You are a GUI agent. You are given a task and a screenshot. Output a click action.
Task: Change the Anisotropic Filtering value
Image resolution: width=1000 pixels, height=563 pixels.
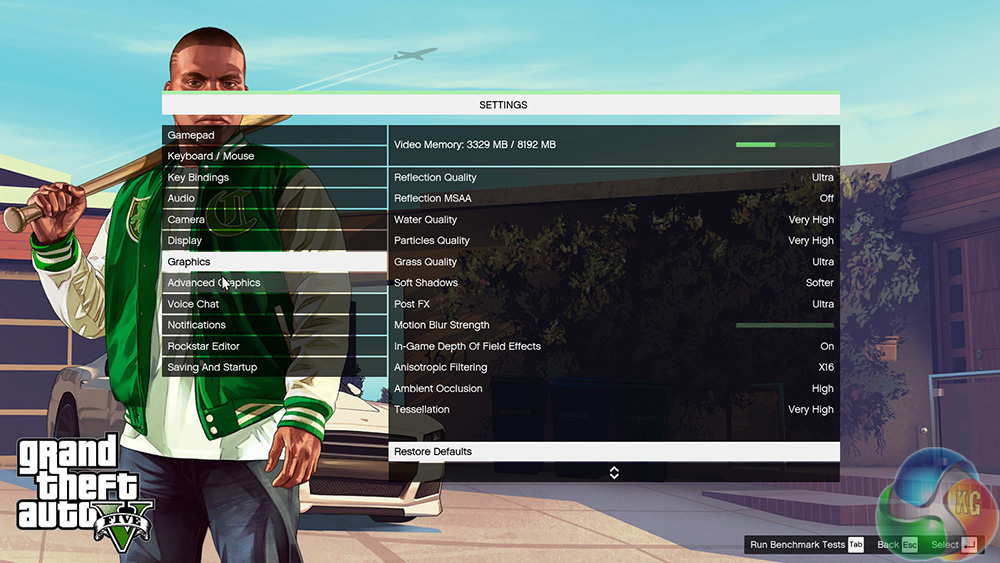click(613, 367)
